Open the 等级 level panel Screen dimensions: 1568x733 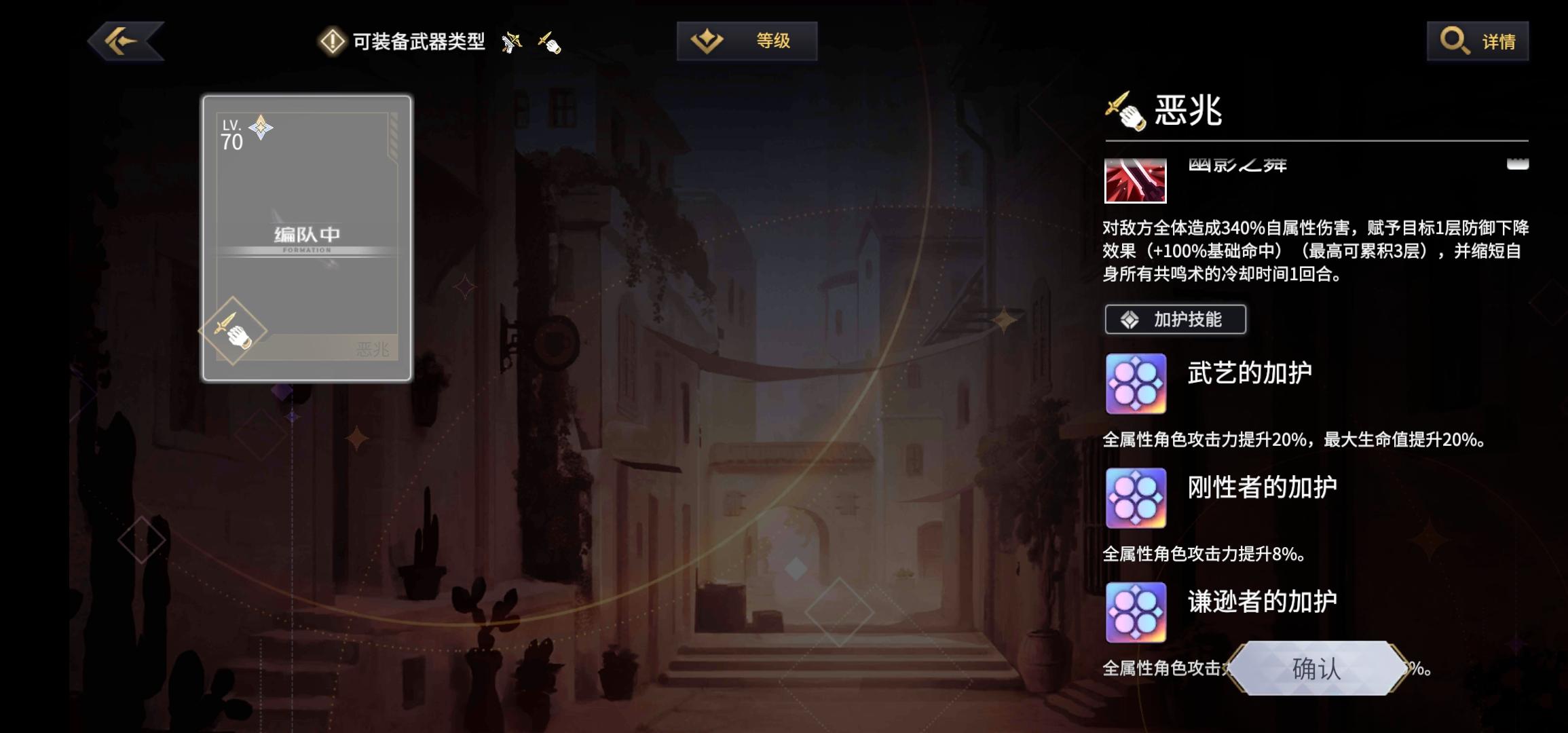(747, 41)
